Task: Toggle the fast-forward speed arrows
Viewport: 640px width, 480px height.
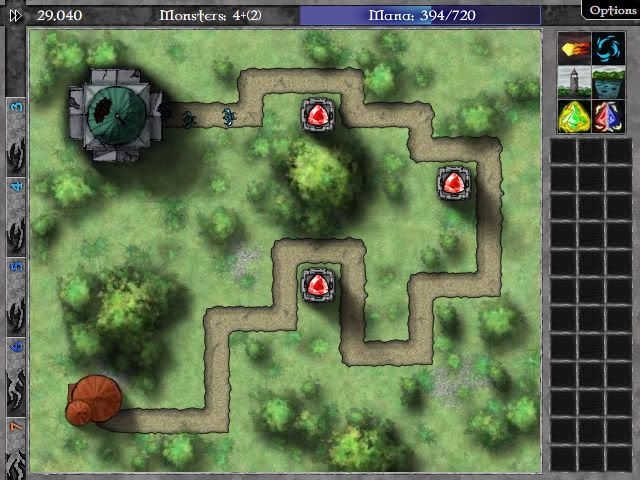Action: tap(15, 14)
